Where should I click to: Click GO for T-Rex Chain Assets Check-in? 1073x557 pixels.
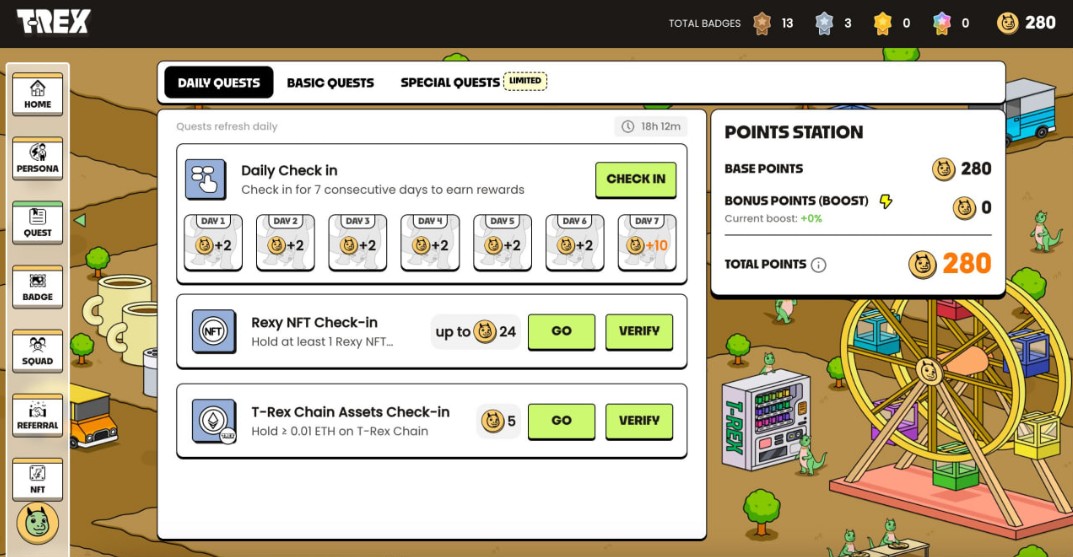tap(561, 421)
